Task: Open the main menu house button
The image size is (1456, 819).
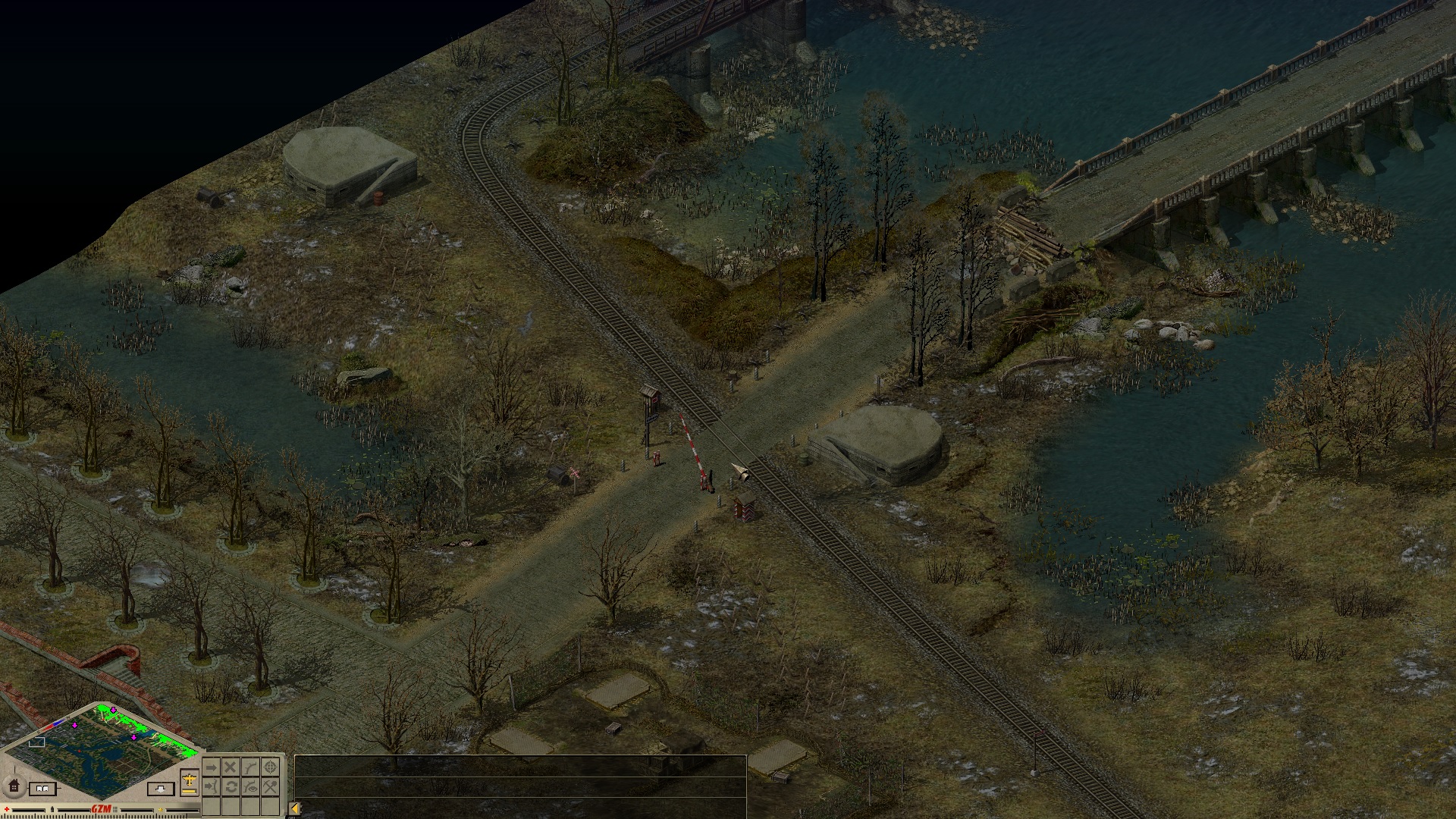Action: 14,786
